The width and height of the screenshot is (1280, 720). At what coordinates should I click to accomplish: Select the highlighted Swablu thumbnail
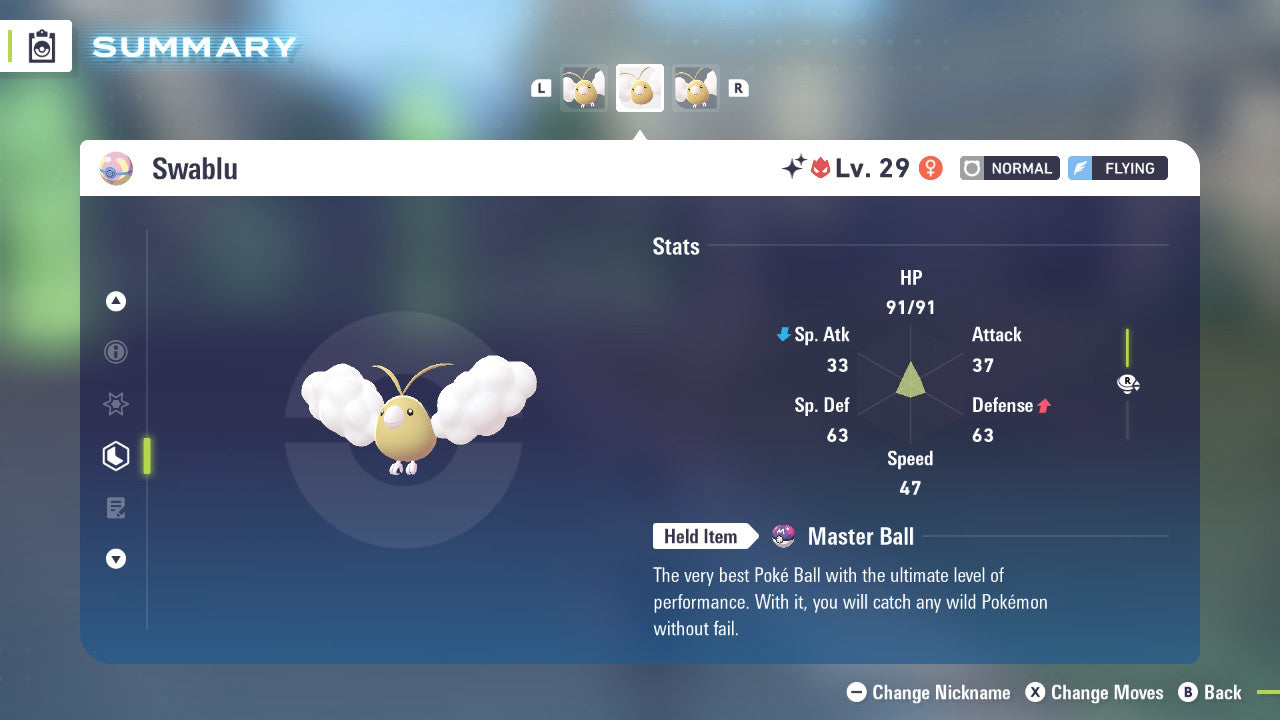(x=639, y=87)
